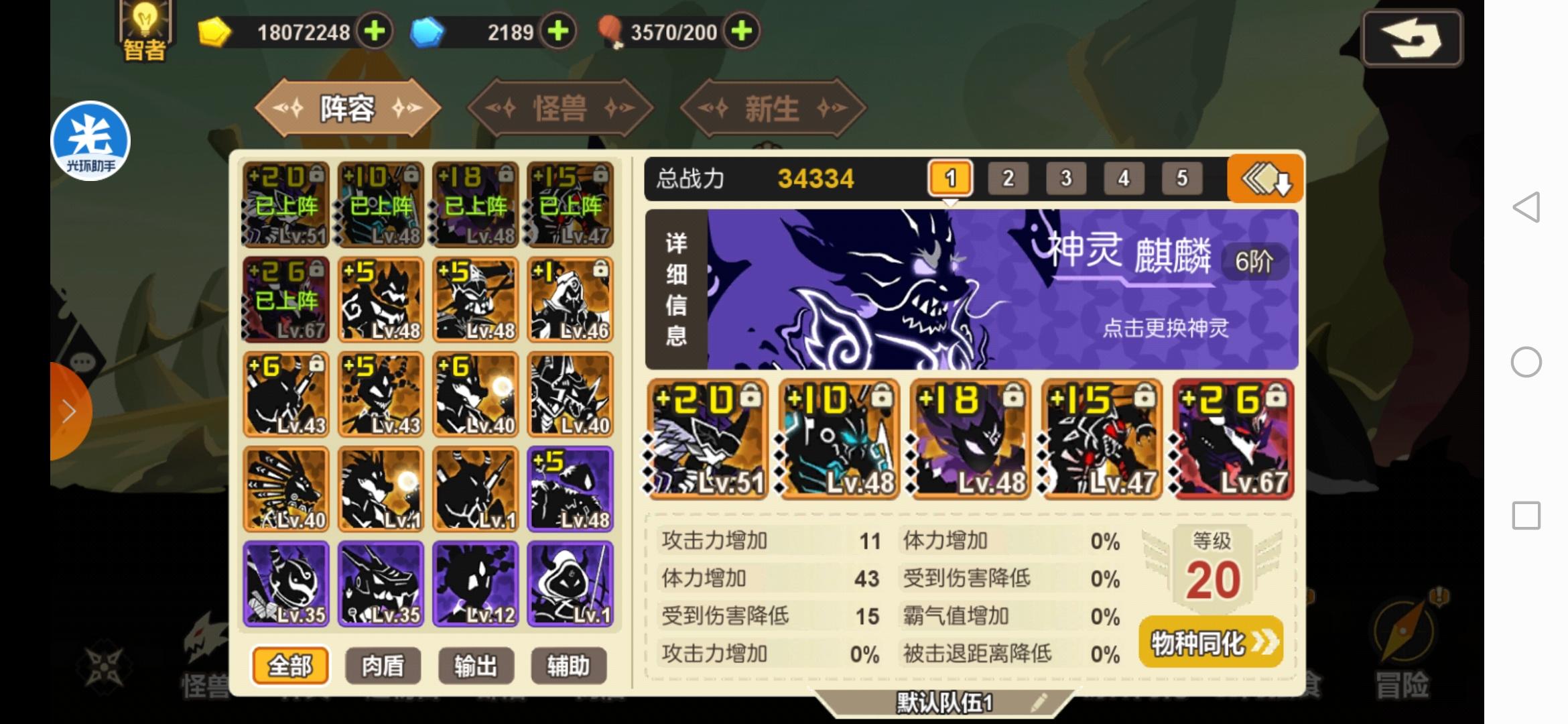Tap the plus icon to add gold coins
Viewport: 1568px width, 724px height.
pos(375,31)
